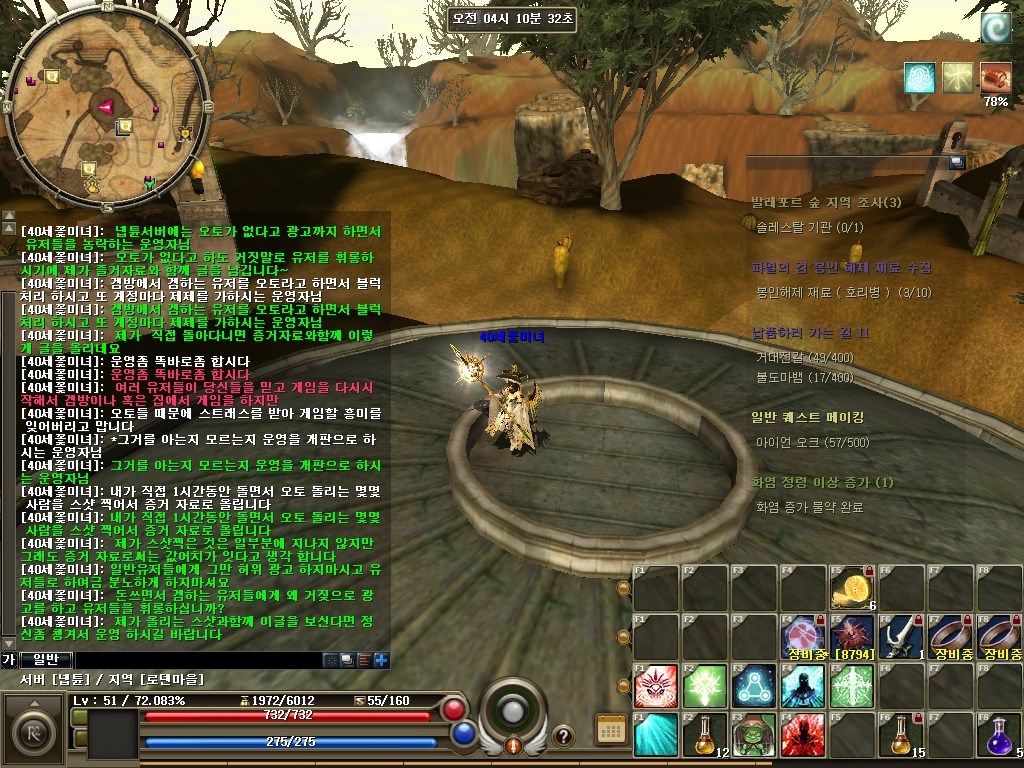Click the blue plus chat button
This screenshot has width=1024, height=768.
point(381,659)
